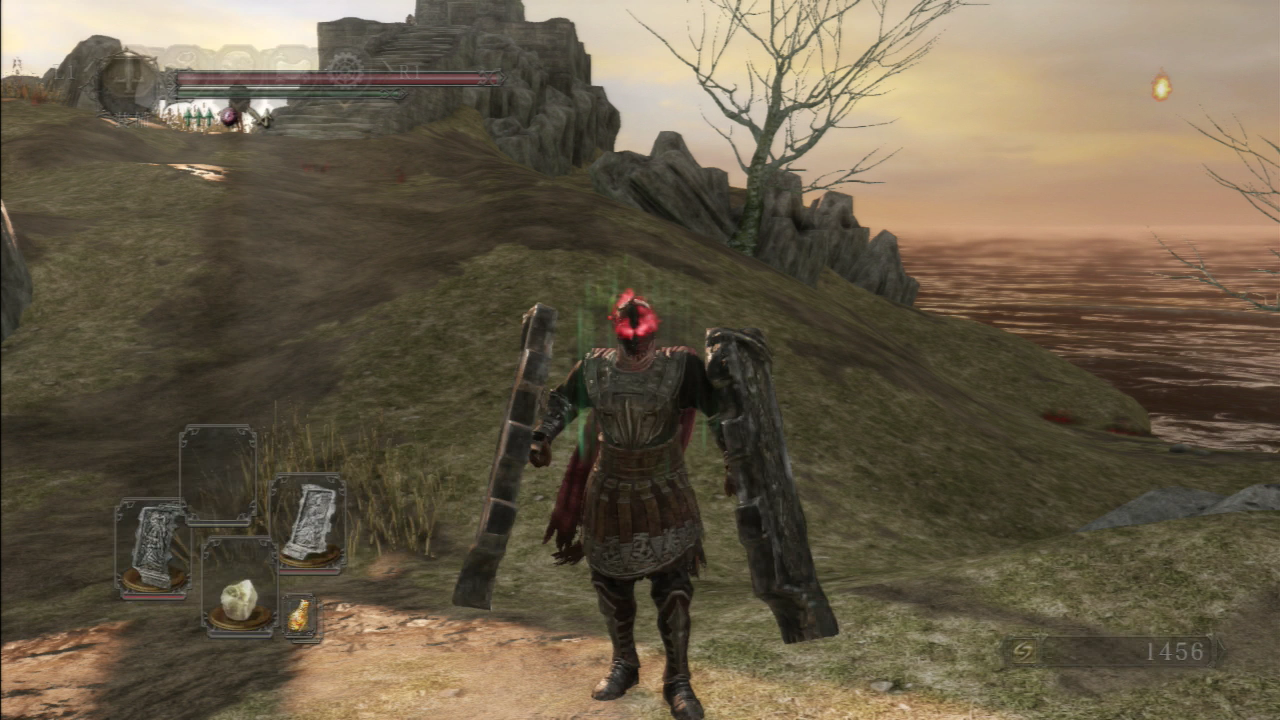Viewport: 1280px width, 720px height.
Task: Toggle the empty spell slot frame
Action: coord(216,472)
